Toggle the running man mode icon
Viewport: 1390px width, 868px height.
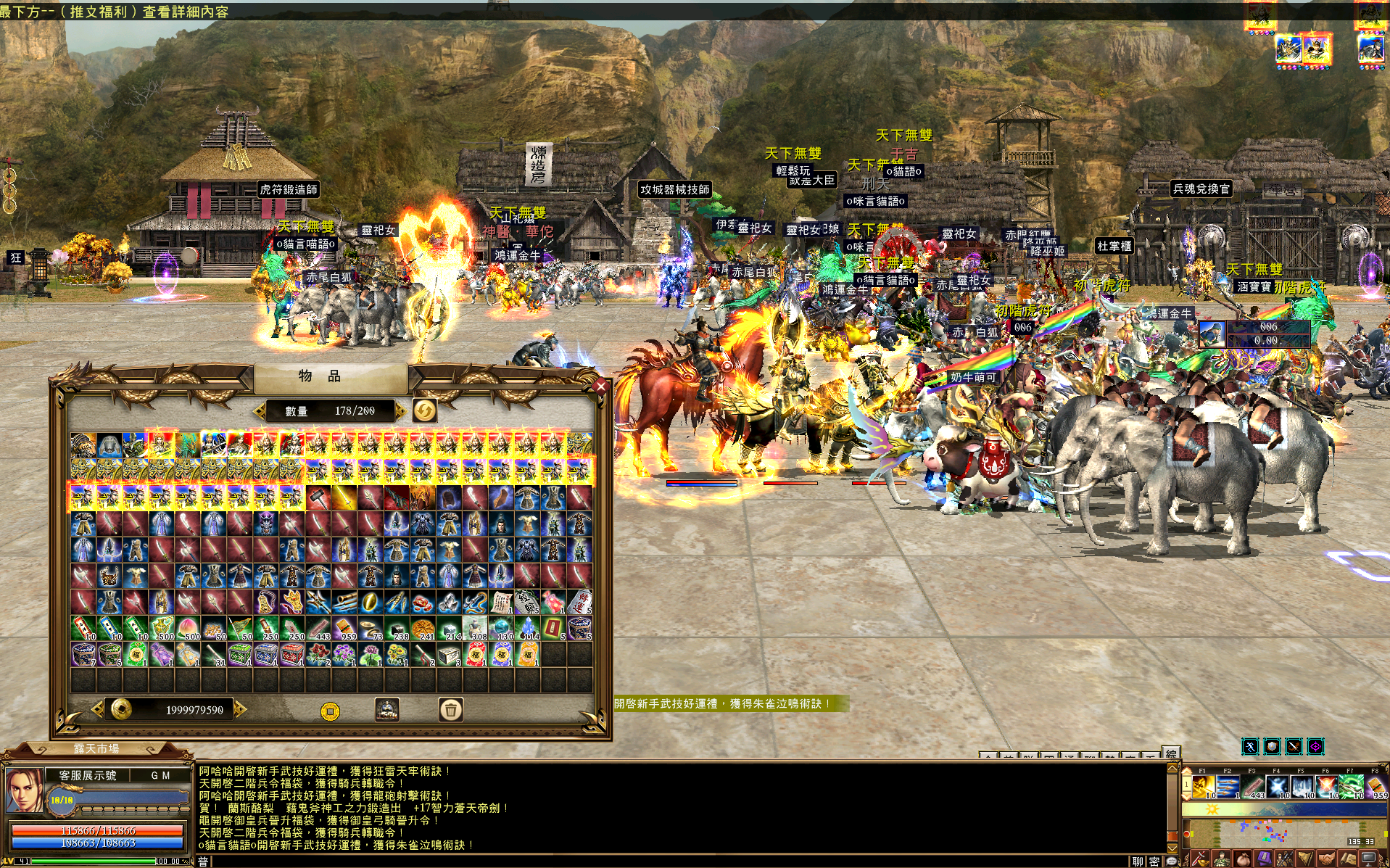(x=1250, y=746)
